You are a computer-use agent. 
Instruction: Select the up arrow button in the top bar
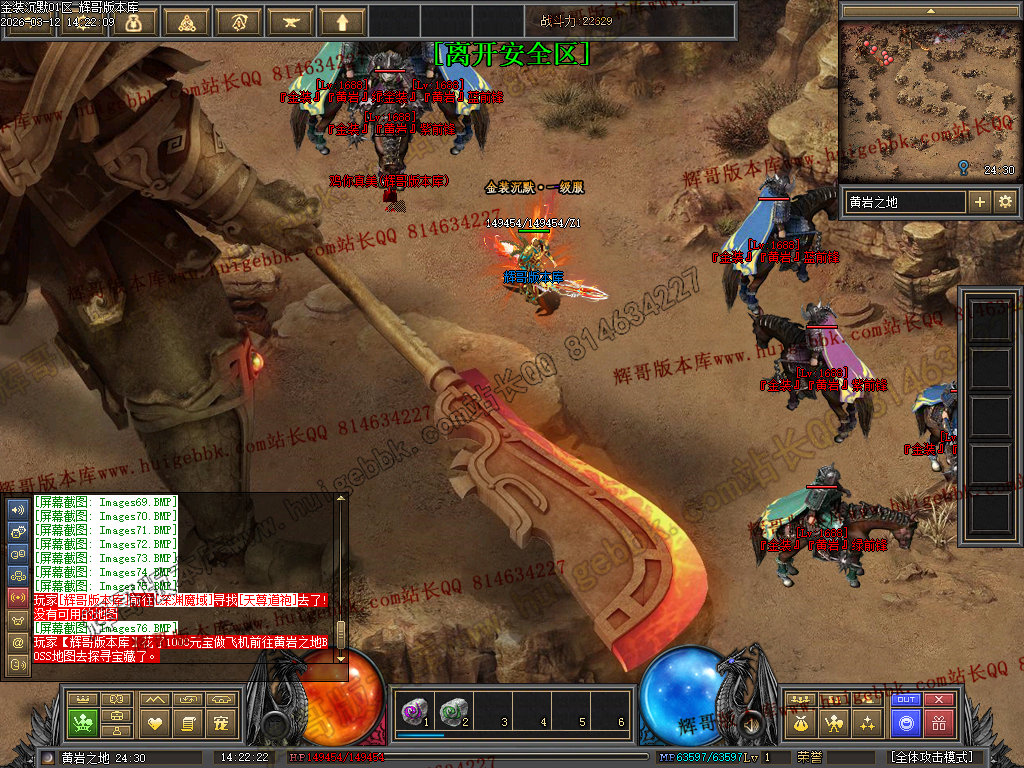pyautogui.click(x=343, y=22)
